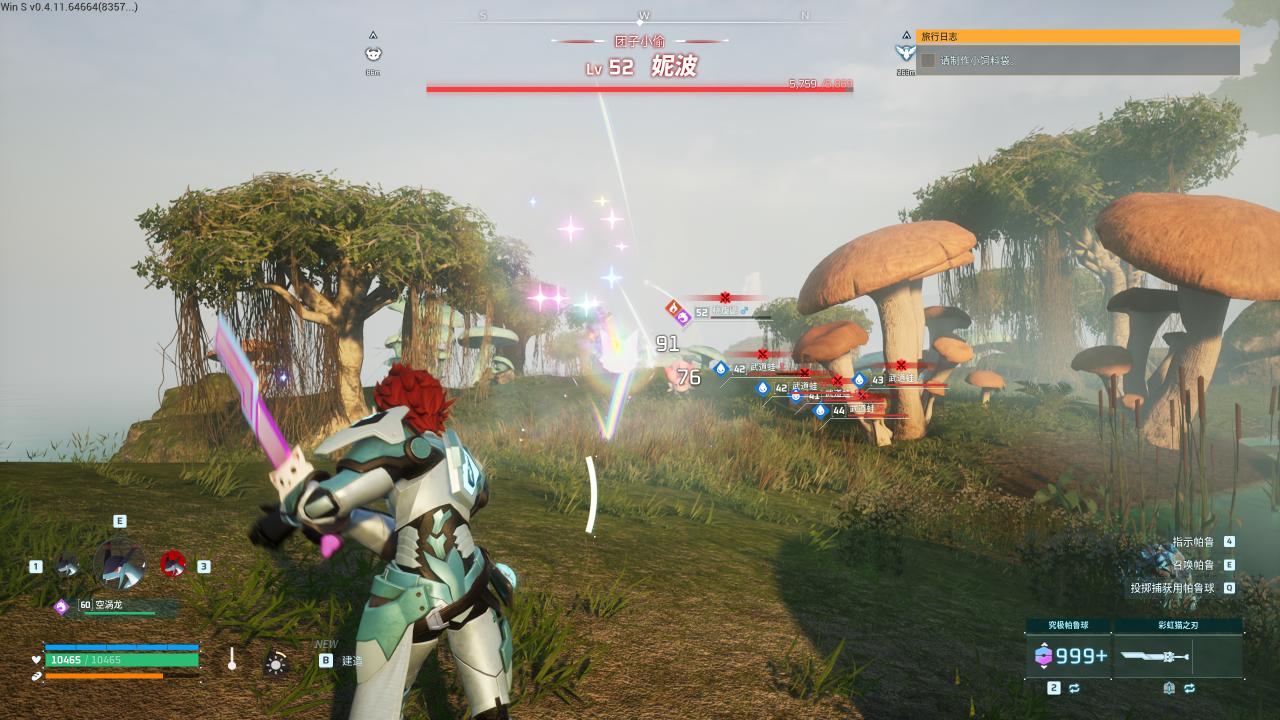The image size is (1280, 720).
Task: Click the thermometer temperature icon
Action: coord(232,660)
